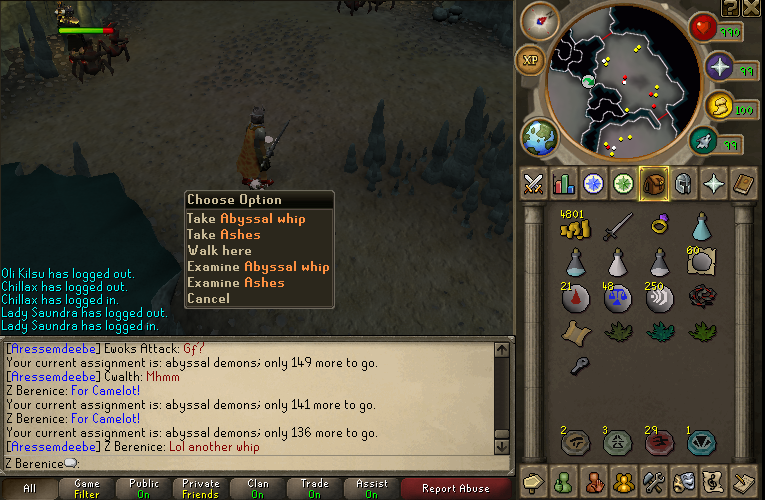Choose Examine Abyssal whip
This screenshot has height=500, width=765.
click(258, 266)
